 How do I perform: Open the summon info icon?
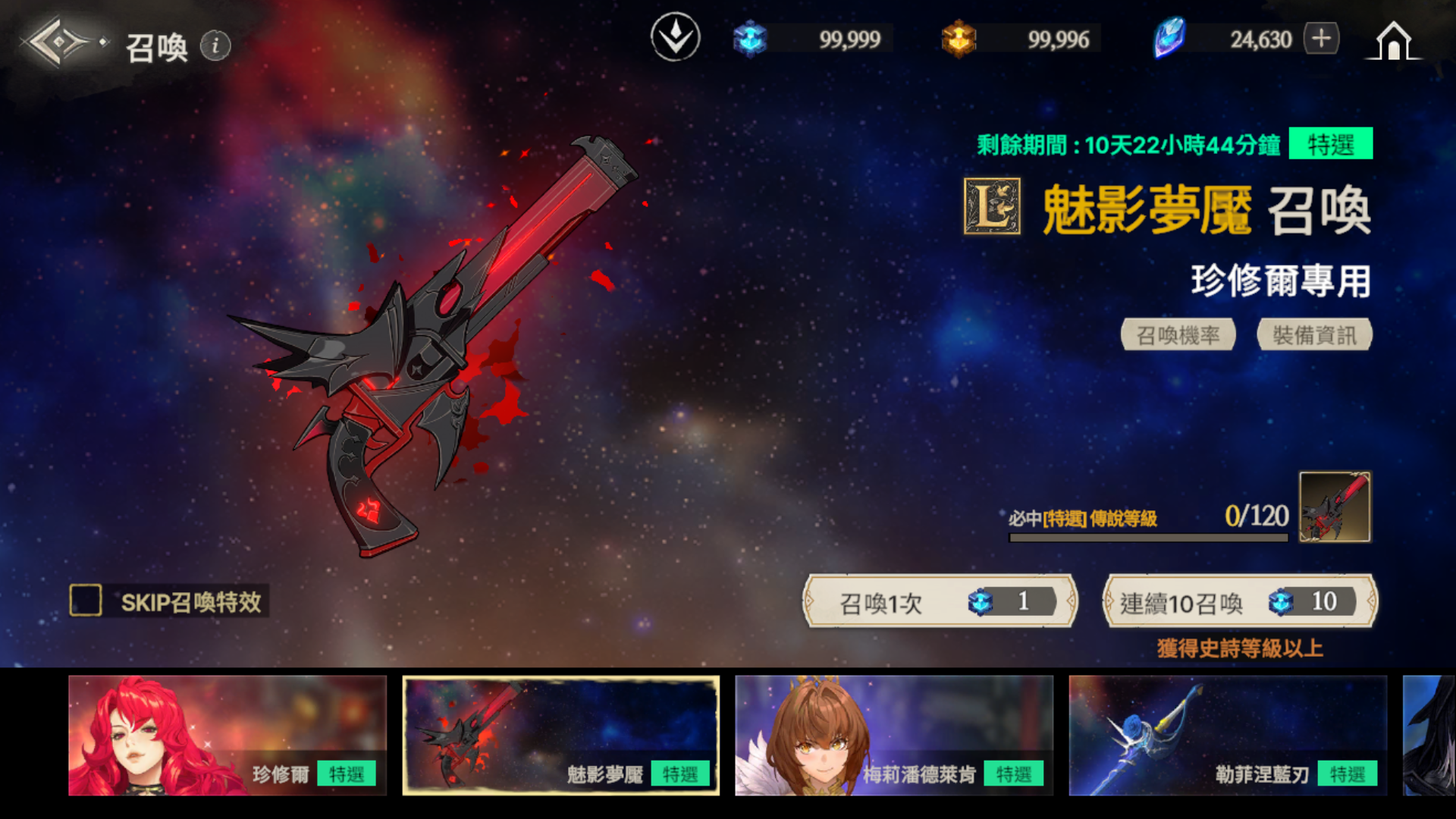click(215, 46)
